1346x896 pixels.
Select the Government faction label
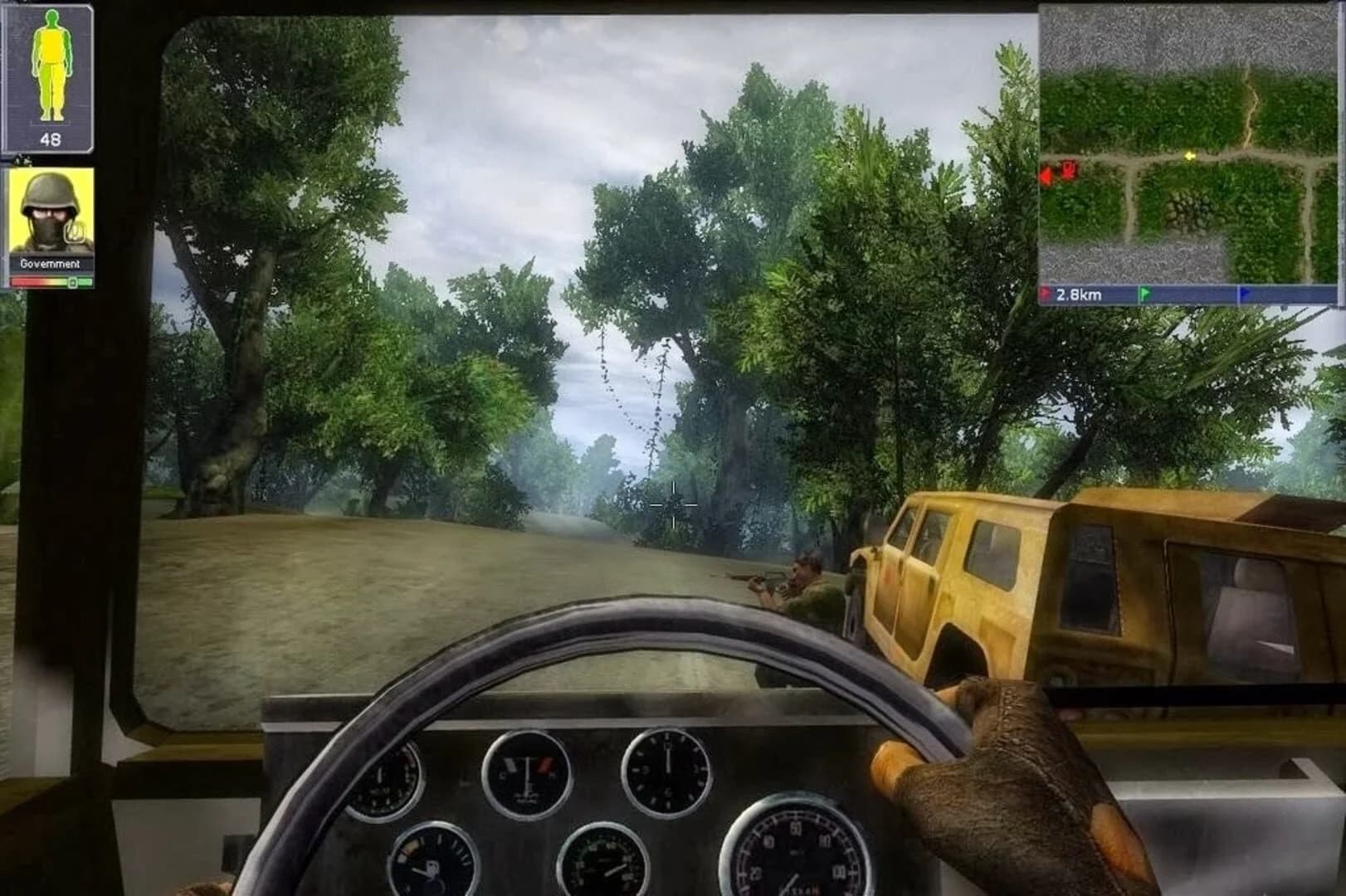51,263
